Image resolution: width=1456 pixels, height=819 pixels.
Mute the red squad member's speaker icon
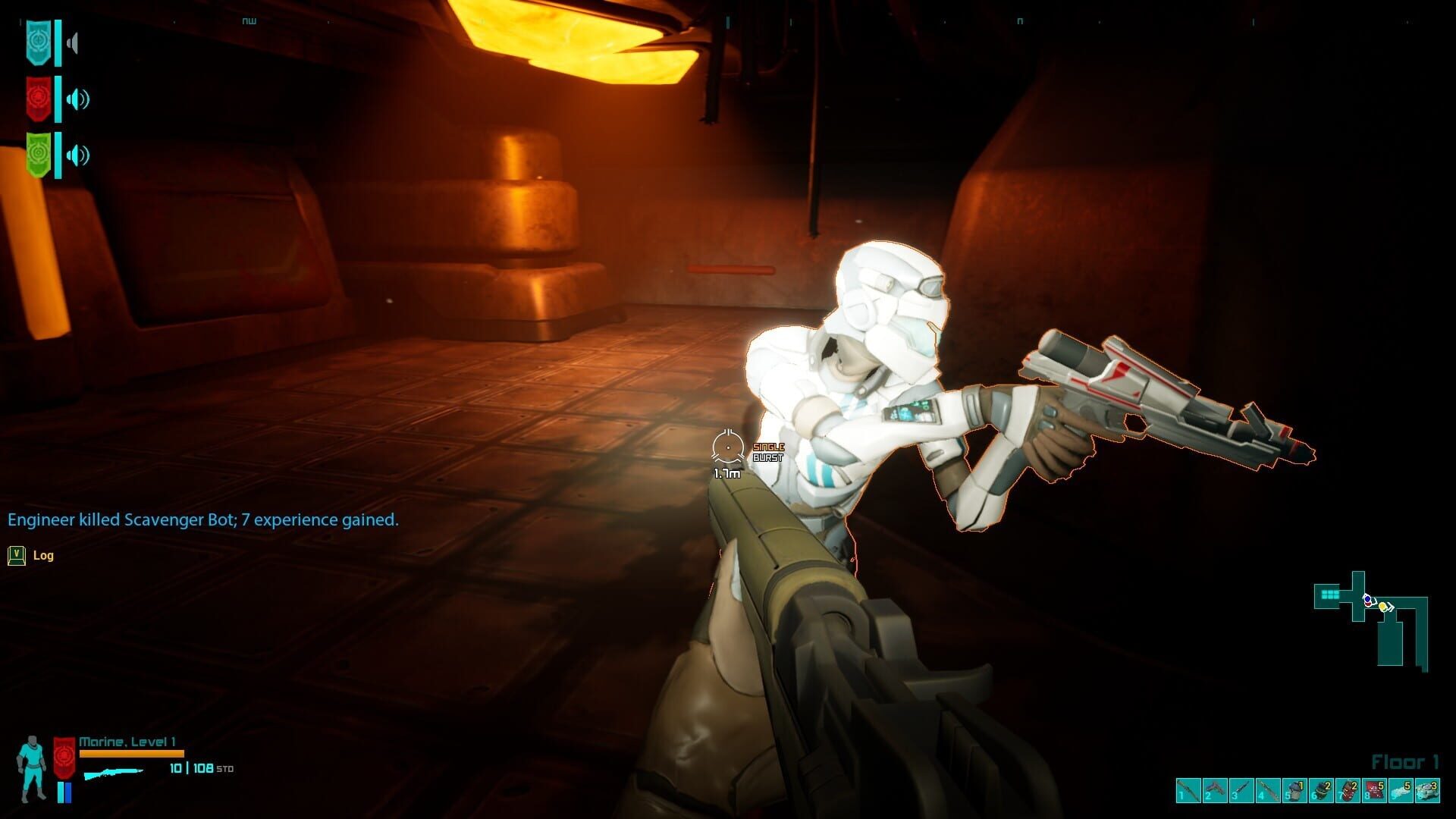click(78, 99)
